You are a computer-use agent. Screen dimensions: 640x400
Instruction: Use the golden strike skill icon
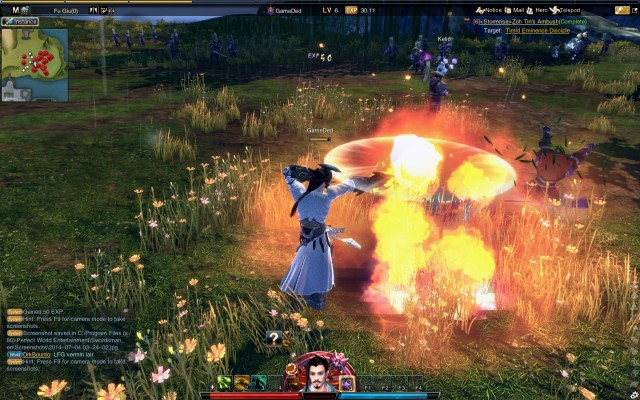[242, 383]
